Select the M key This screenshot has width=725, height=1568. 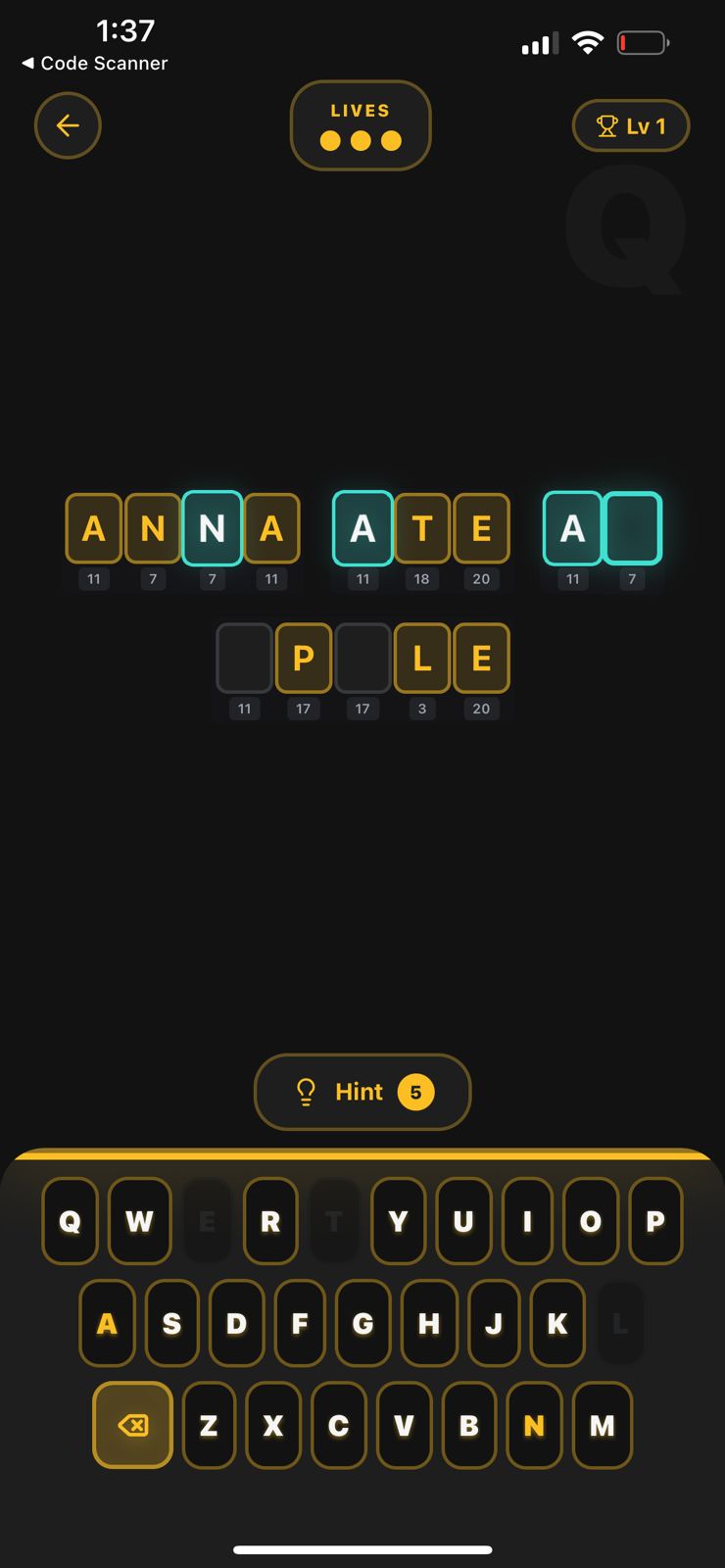pyautogui.click(x=602, y=1425)
